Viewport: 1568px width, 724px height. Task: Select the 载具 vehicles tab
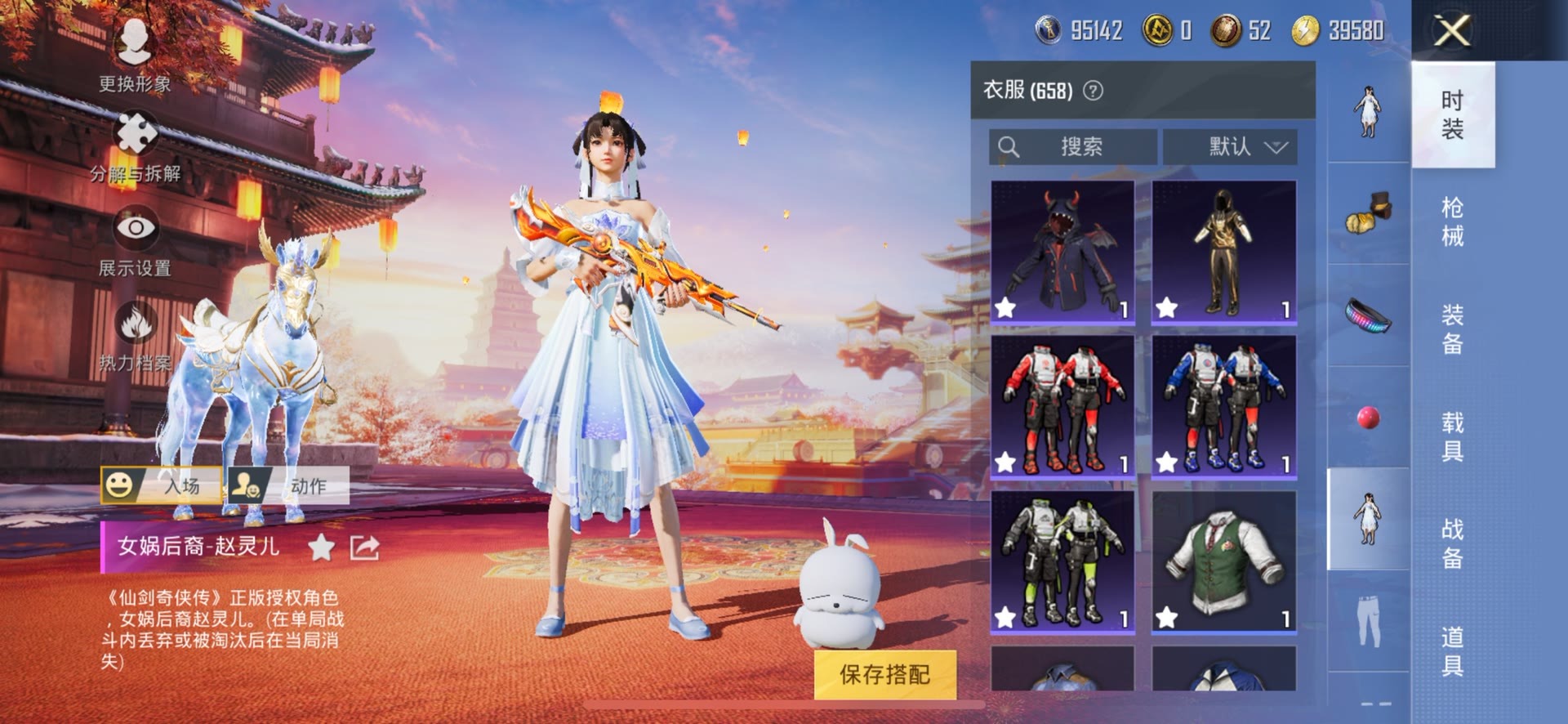pos(1452,436)
